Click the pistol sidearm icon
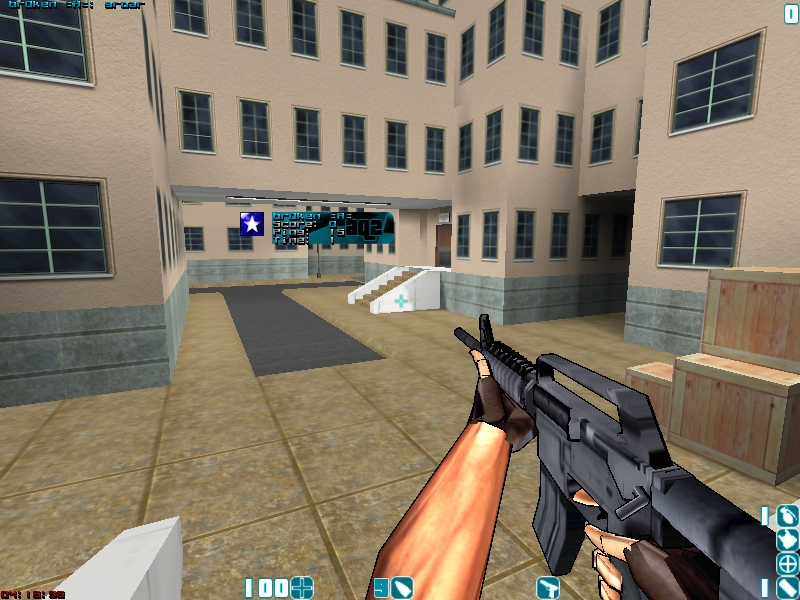The image size is (800, 600). (547, 587)
